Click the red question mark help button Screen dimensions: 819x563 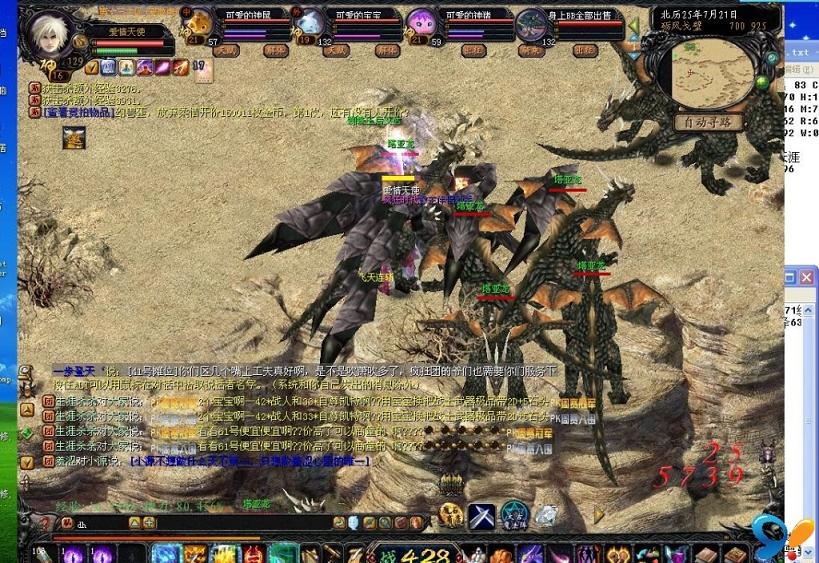click(45, 523)
